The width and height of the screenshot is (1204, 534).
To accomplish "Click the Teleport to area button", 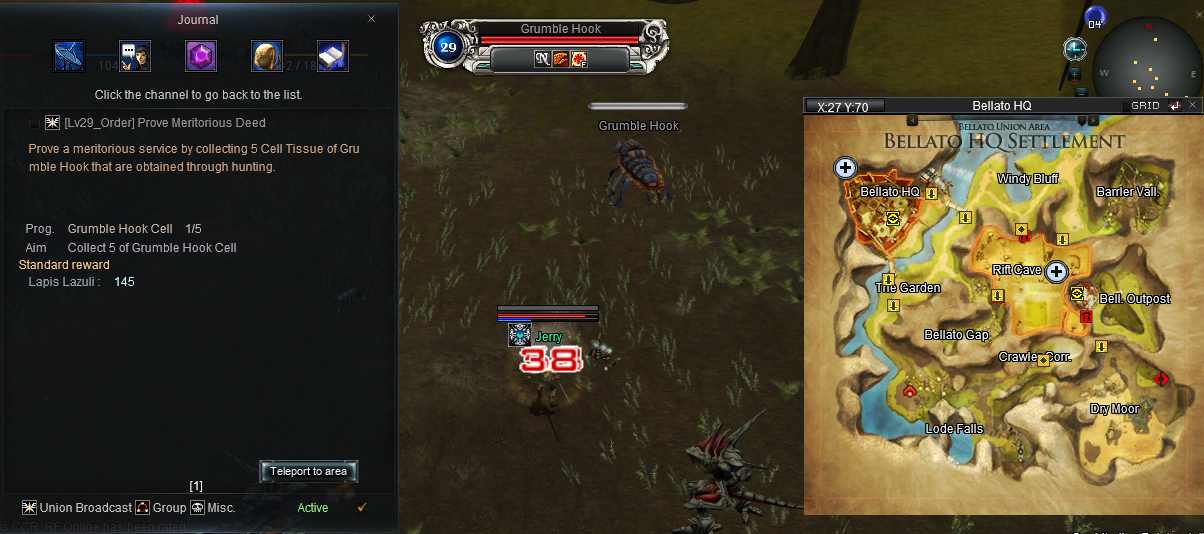I will tap(308, 471).
